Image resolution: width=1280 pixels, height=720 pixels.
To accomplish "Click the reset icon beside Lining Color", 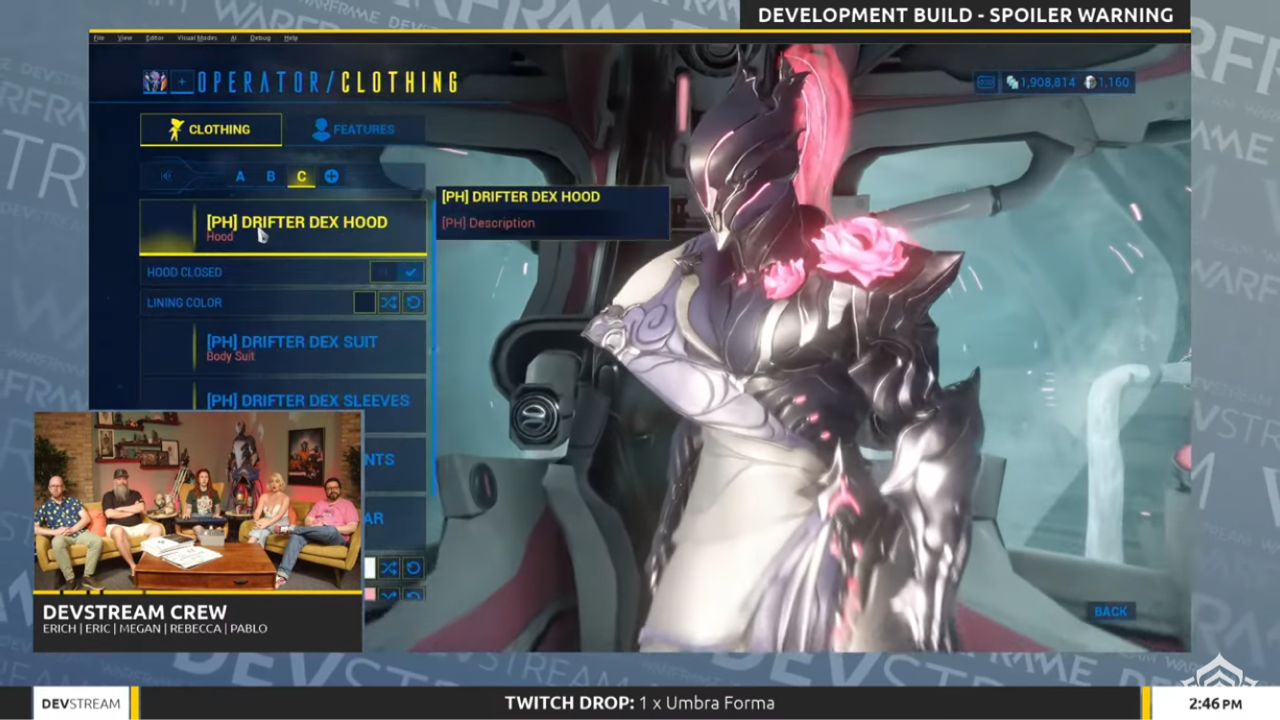I will click(x=413, y=302).
